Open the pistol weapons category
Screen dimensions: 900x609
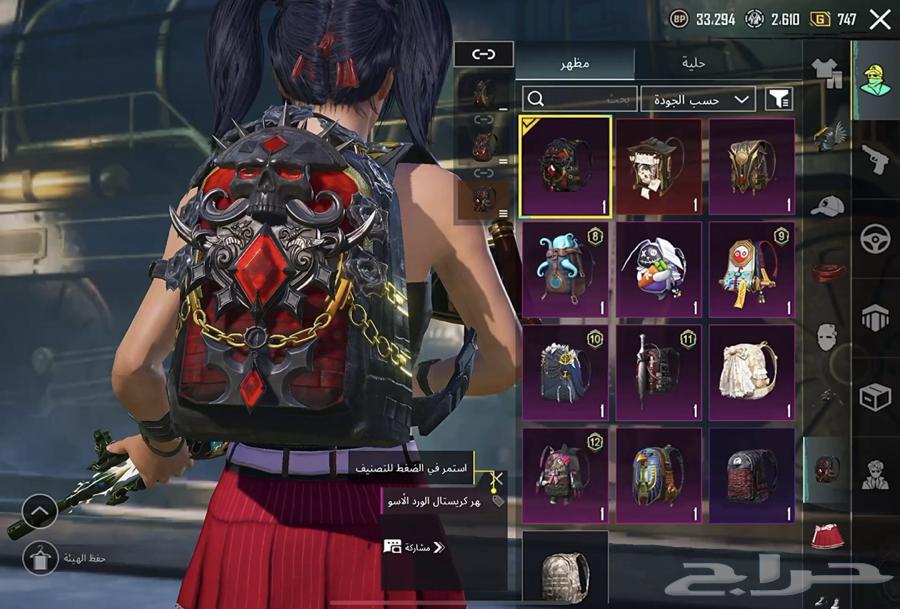pyautogui.click(x=876, y=157)
